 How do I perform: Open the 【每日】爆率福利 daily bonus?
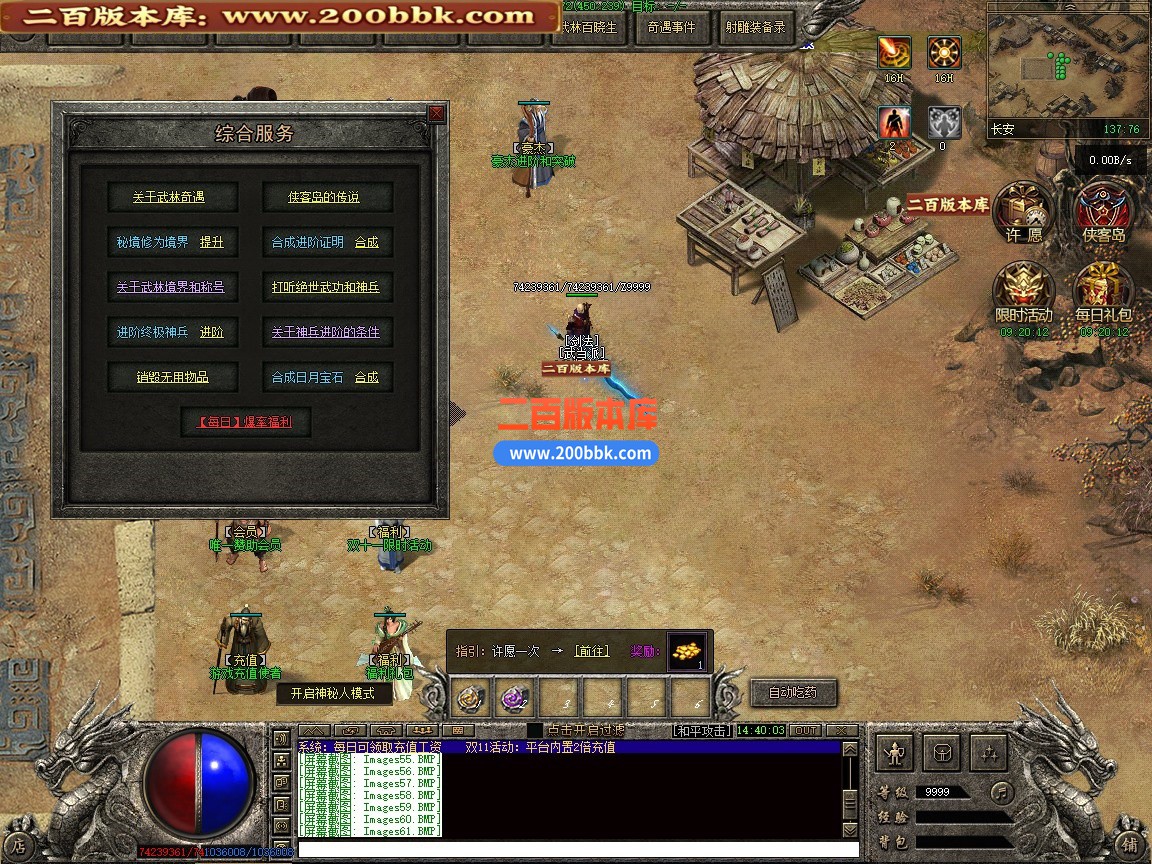click(246, 422)
